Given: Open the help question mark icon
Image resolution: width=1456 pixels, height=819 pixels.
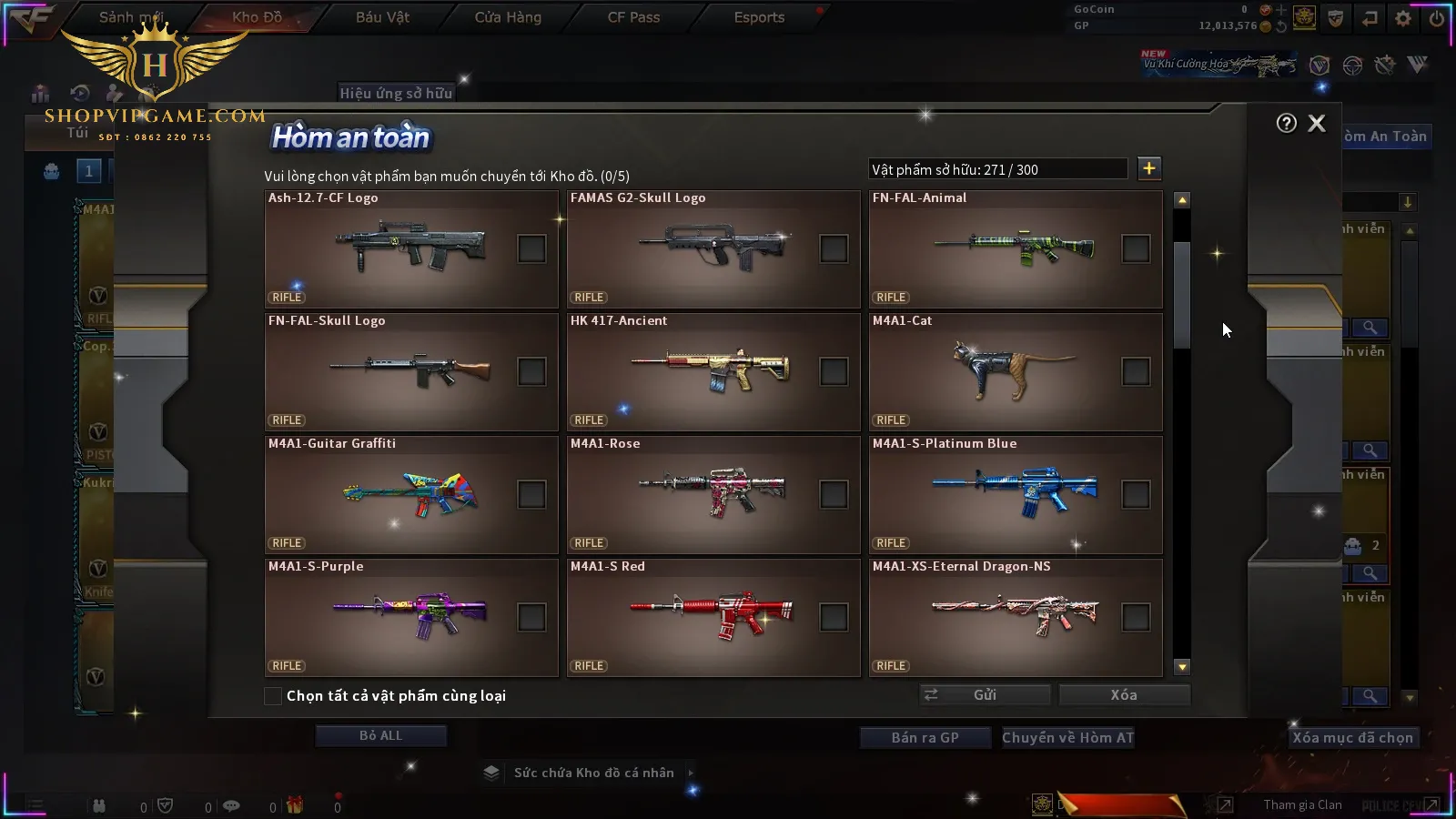Looking at the screenshot, I should 1286,124.
